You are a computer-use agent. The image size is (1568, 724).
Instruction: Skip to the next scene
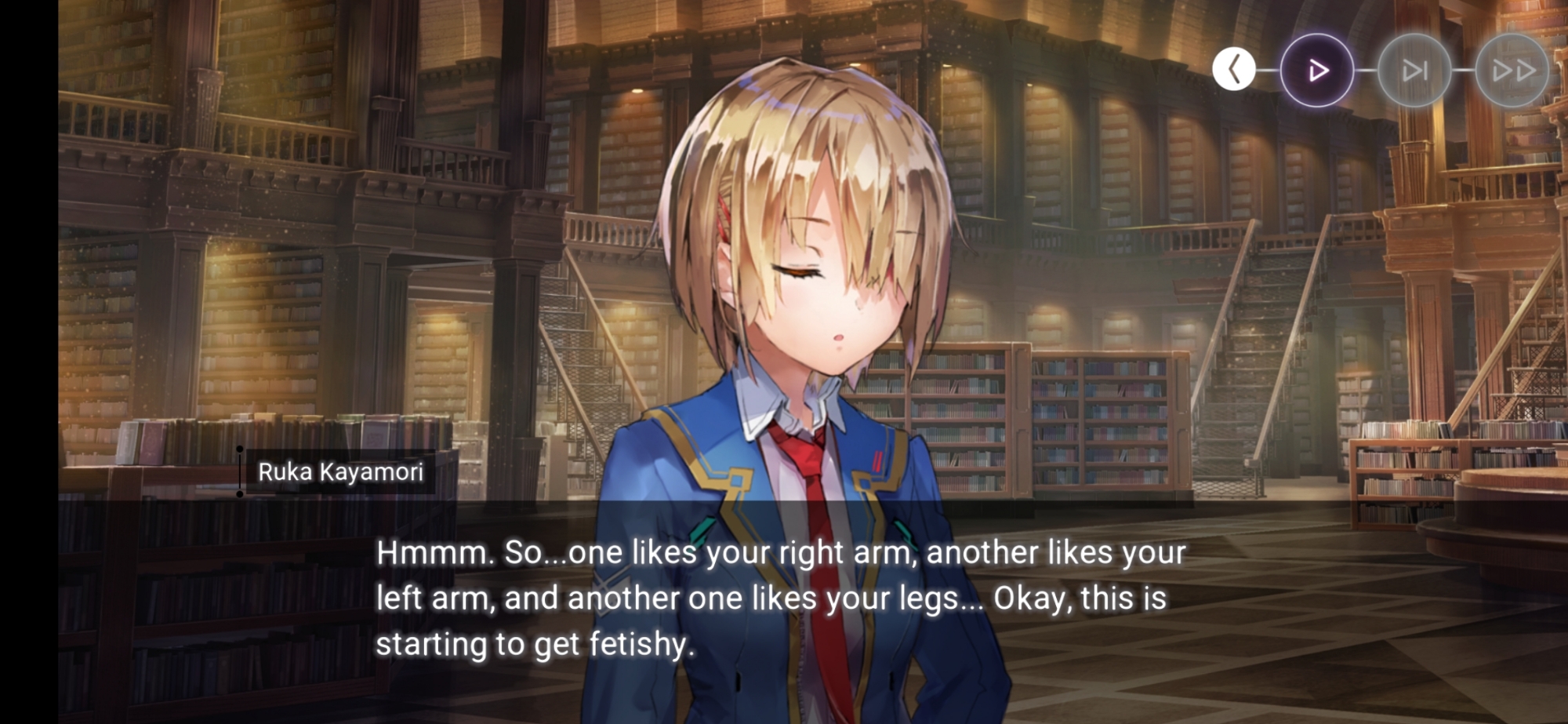1414,71
